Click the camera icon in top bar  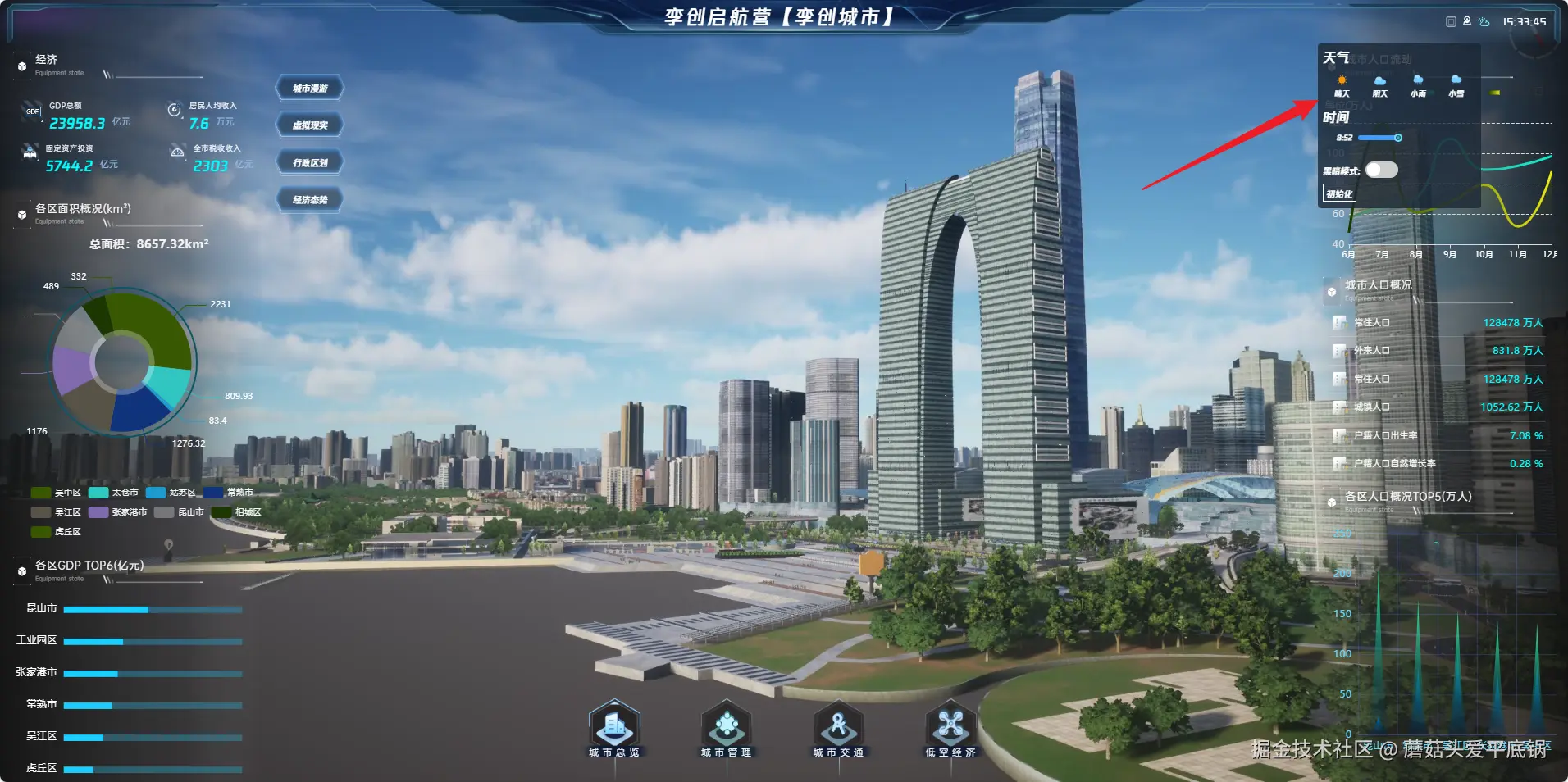[x=1467, y=22]
